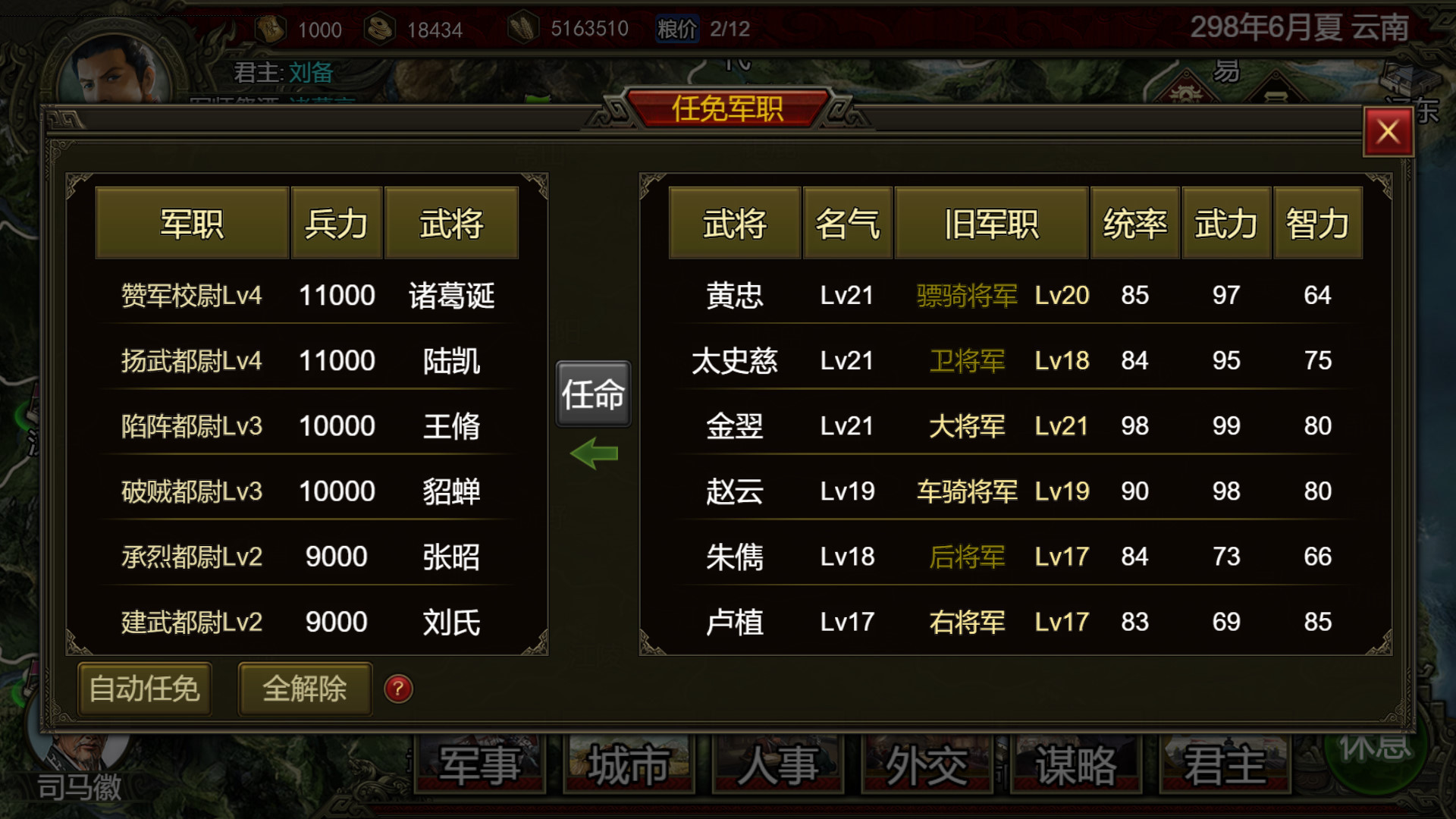The image size is (1456, 819).
Task: Open the 城市 city menu
Action: (628, 764)
